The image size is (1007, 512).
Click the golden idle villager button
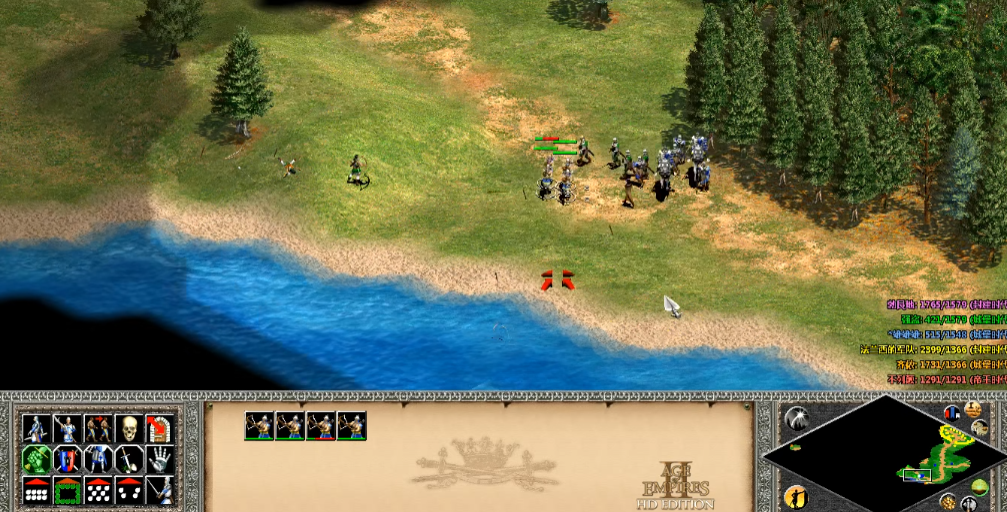click(797, 496)
